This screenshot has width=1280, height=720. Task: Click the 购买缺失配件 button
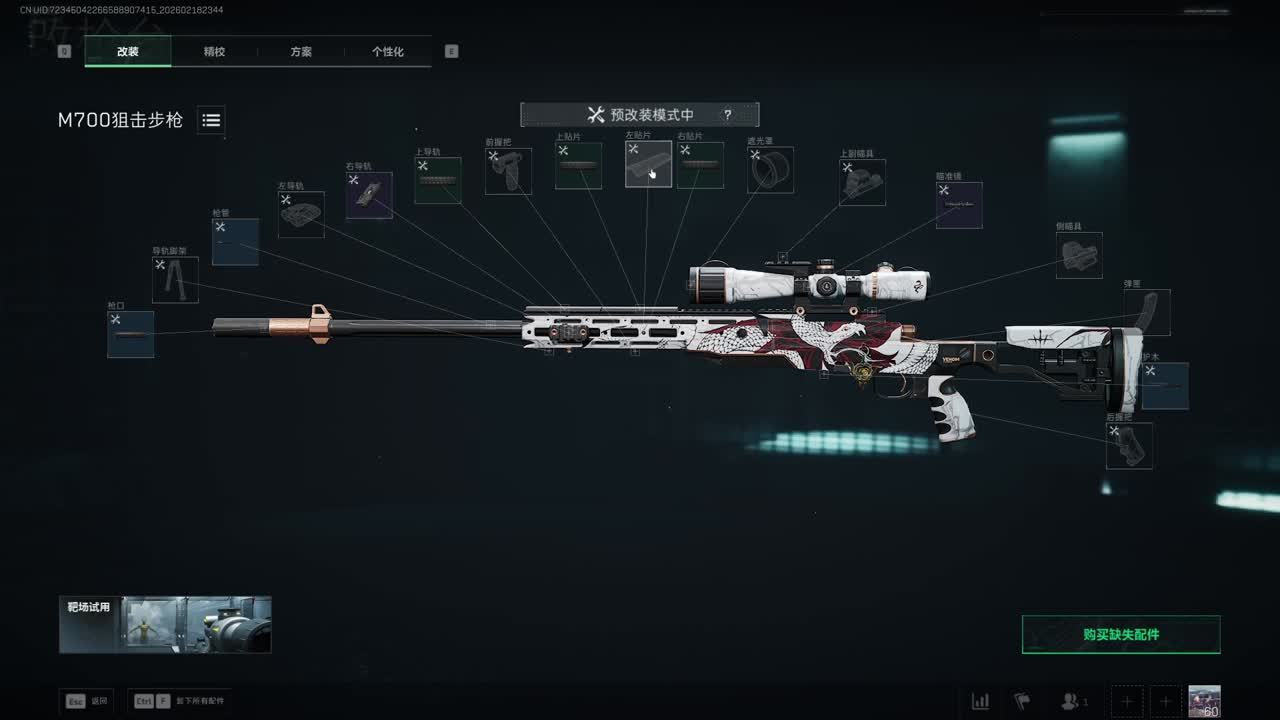coord(1121,635)
